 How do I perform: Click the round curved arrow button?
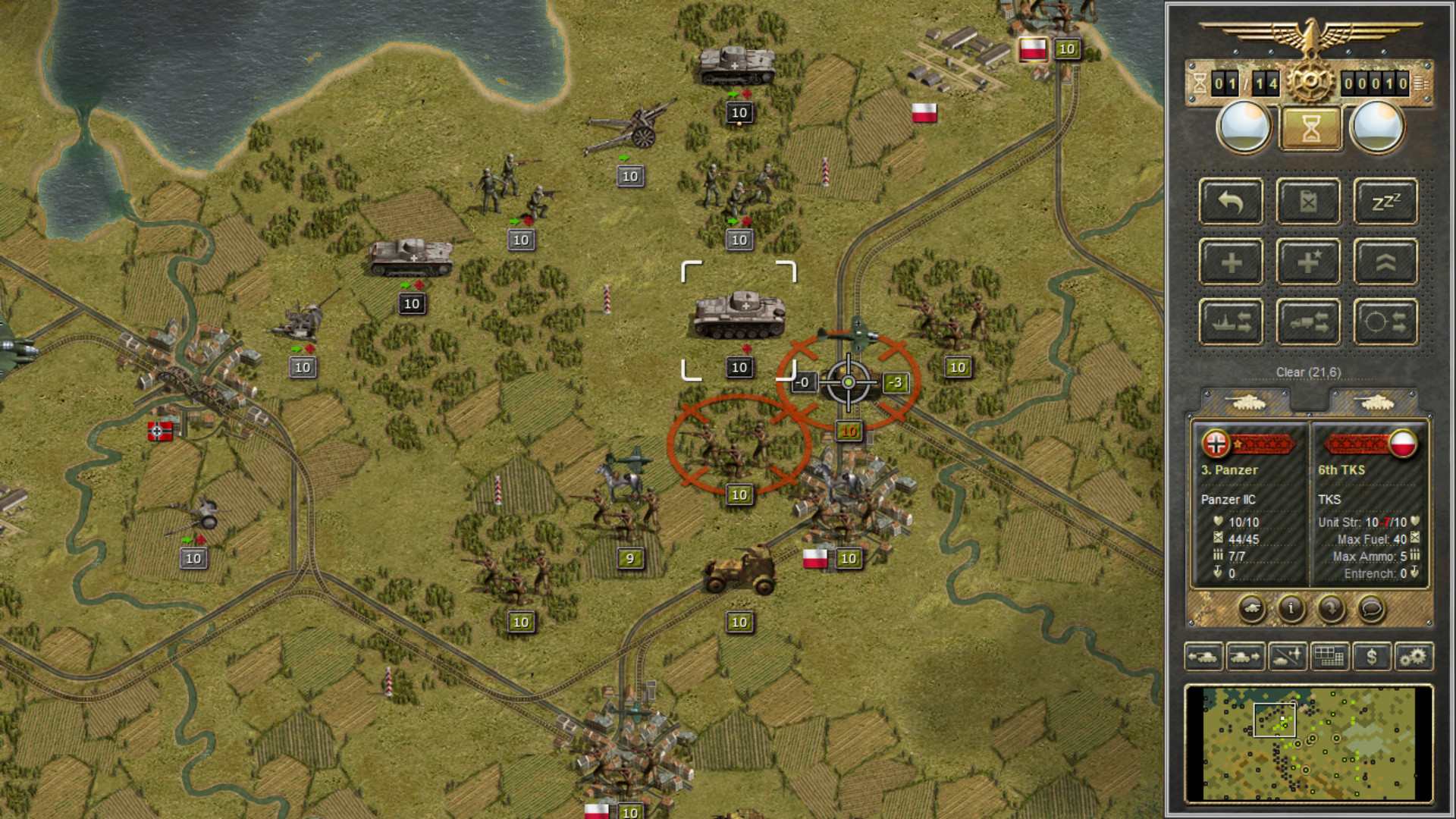coord(1331,608)
